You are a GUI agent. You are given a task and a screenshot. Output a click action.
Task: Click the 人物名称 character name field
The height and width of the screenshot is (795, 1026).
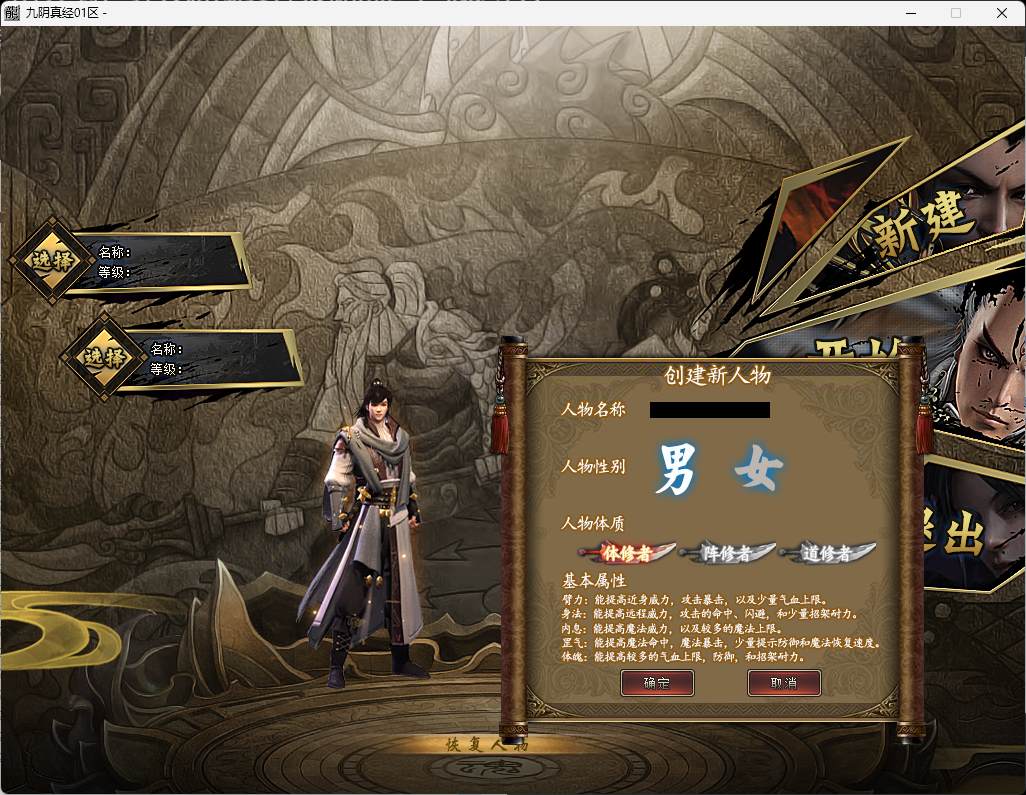709,410
